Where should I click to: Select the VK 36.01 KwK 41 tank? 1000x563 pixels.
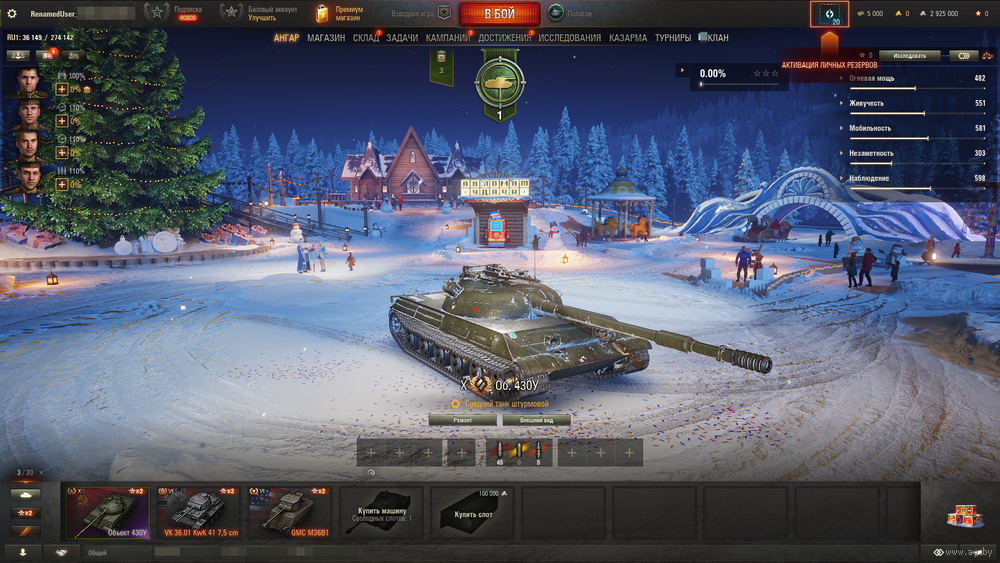(198, 512)
